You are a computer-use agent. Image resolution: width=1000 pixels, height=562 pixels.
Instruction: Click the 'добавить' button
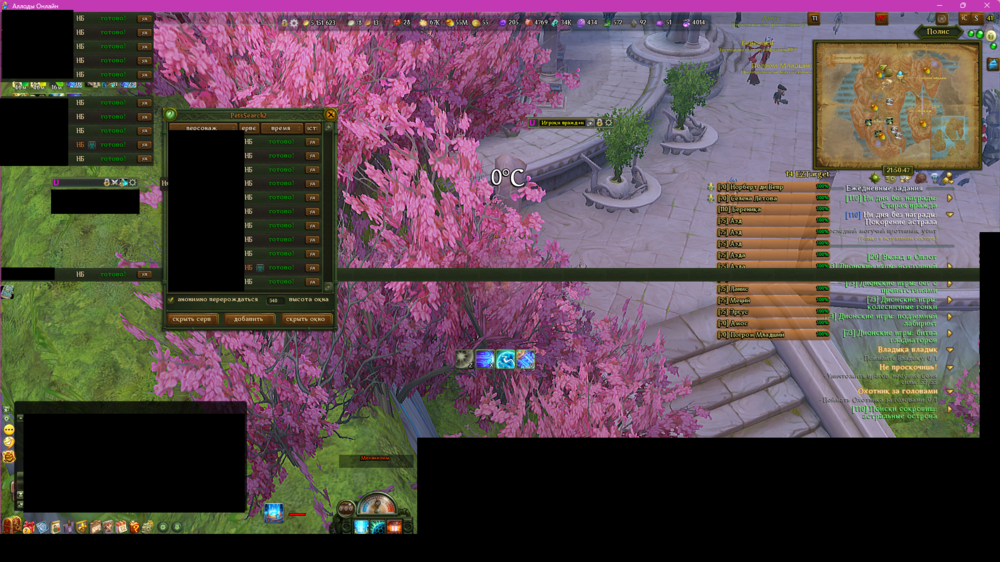[x=249, y=319]
